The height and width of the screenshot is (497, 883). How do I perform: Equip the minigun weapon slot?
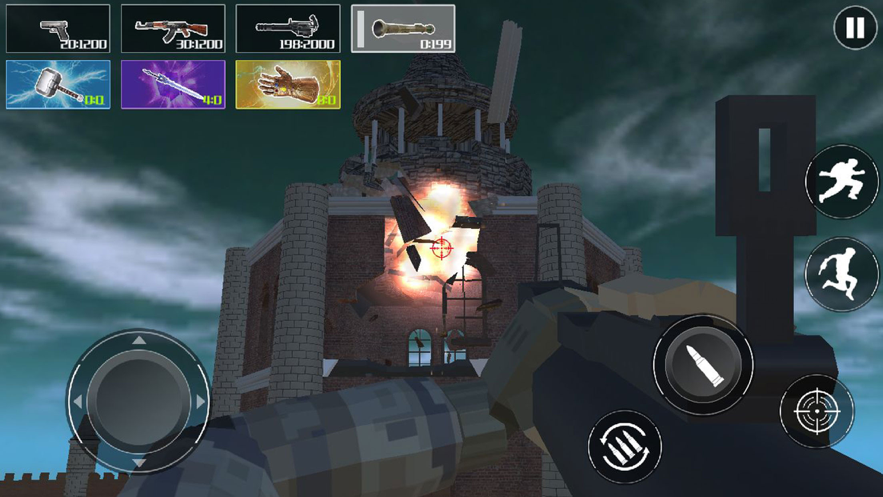tap(288, 28)
